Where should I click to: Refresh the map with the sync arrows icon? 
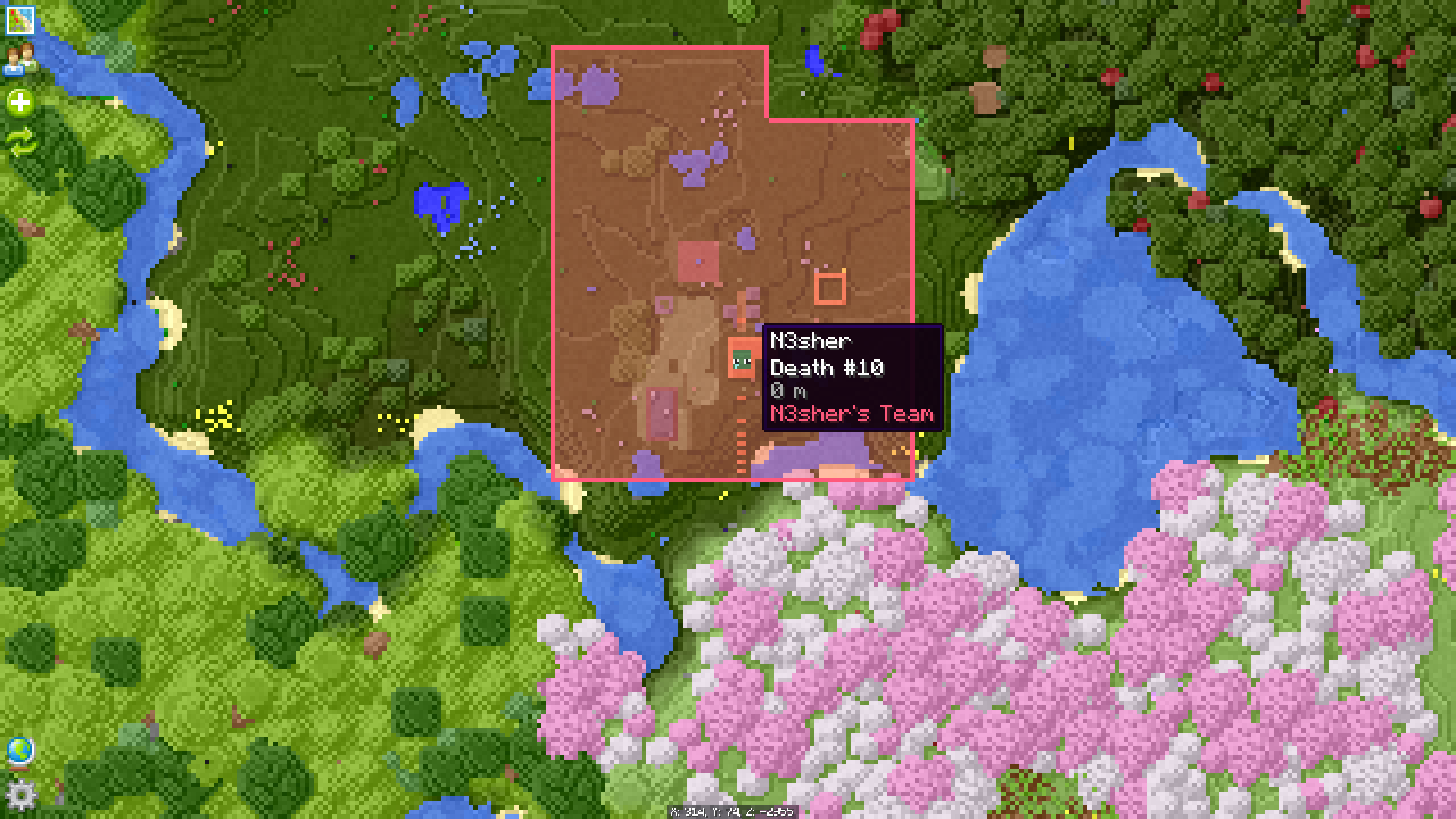click(x=21, y=140)
